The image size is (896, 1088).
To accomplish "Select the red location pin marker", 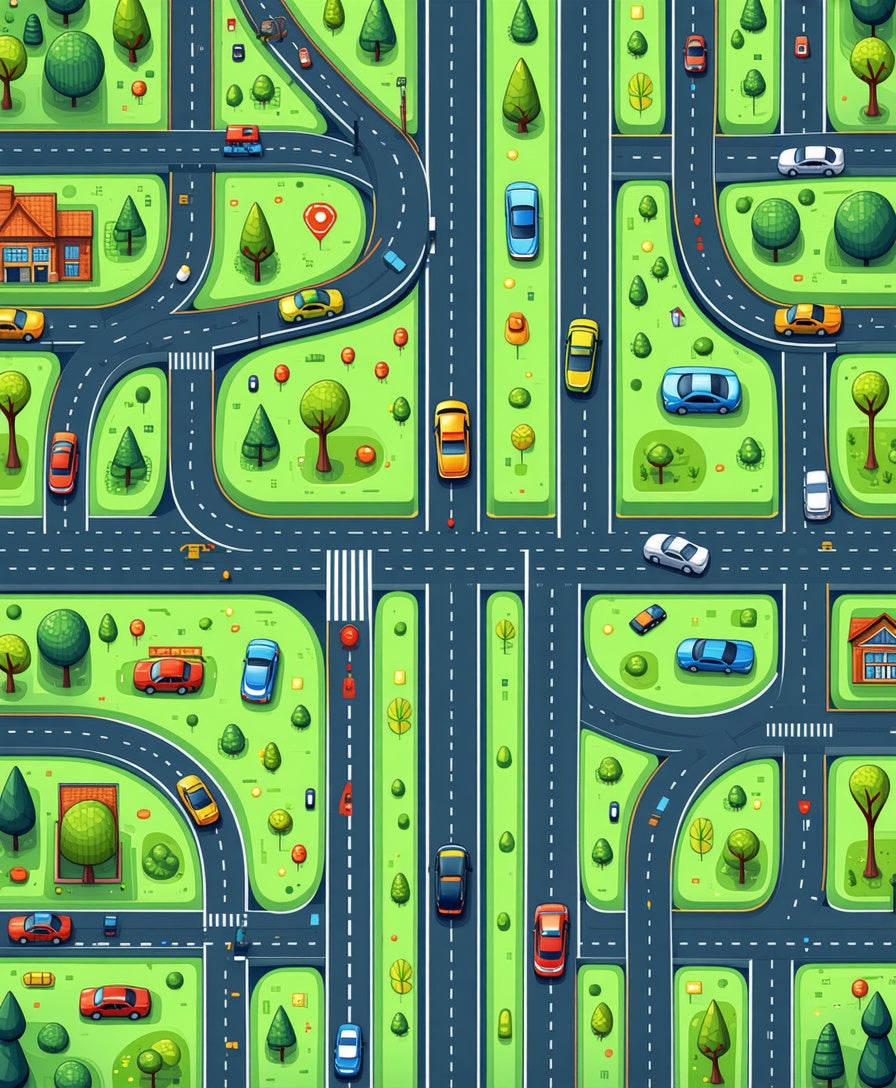I will 319,218.
